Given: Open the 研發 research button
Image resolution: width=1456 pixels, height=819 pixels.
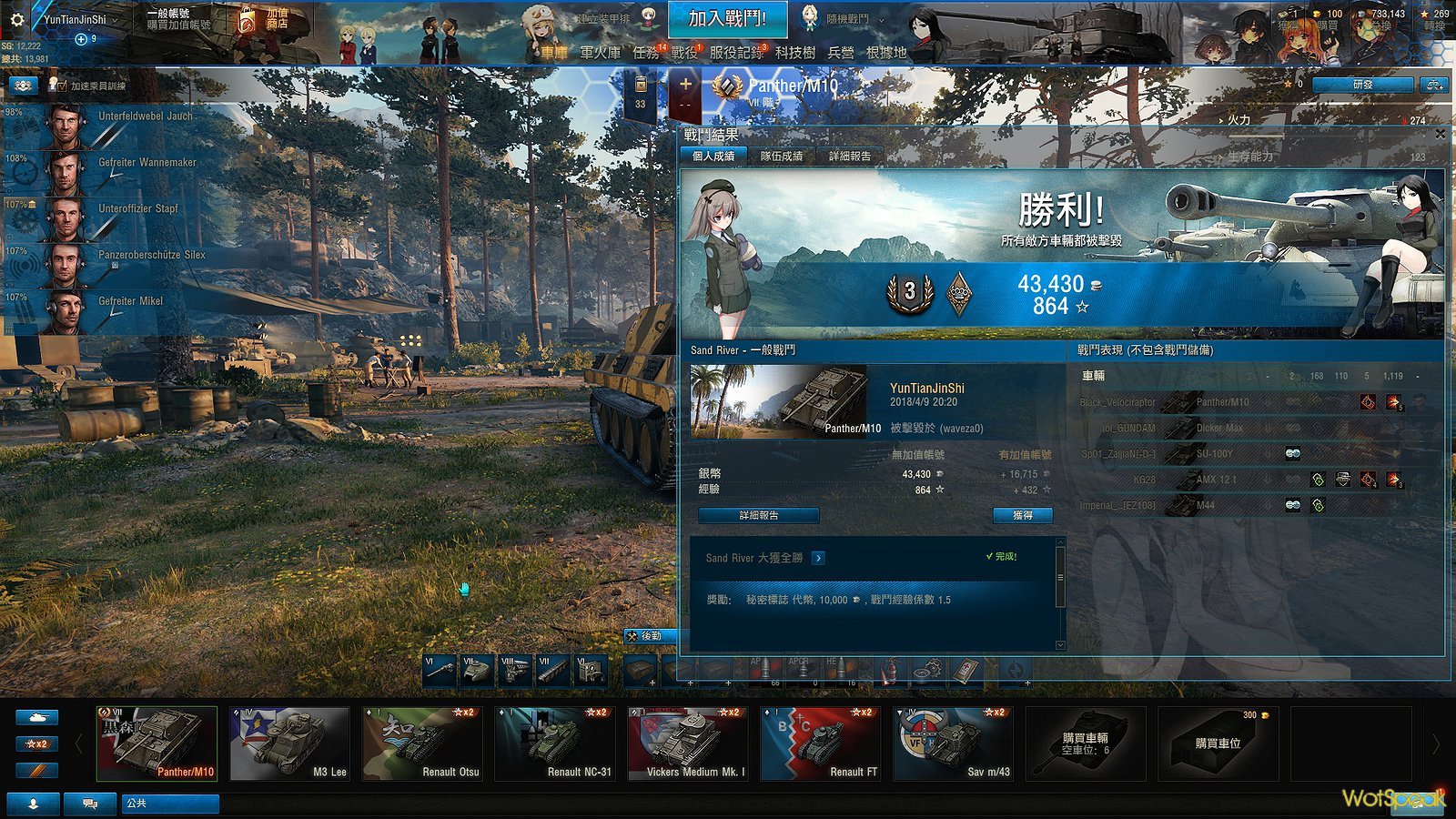Looking at the screenshot, I should pos(1362,85).
